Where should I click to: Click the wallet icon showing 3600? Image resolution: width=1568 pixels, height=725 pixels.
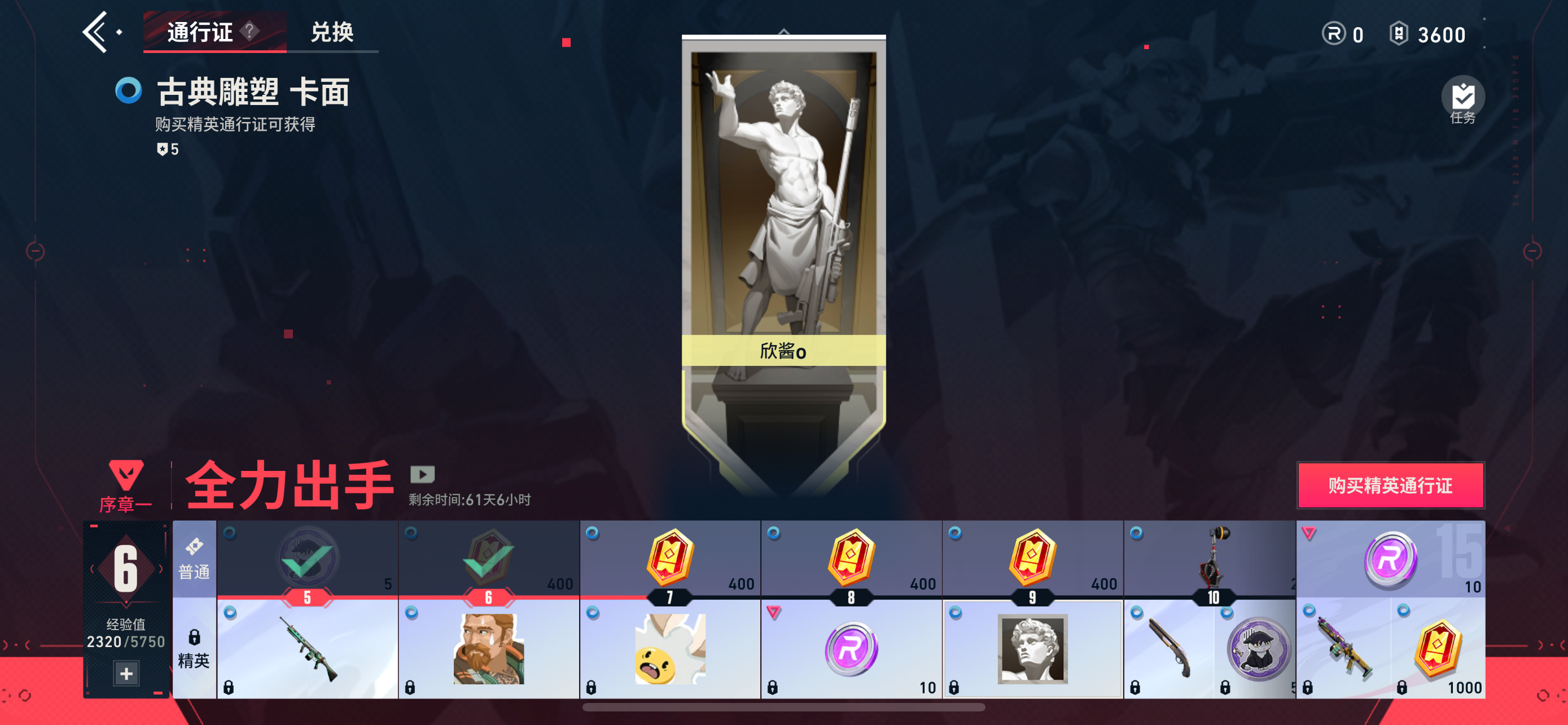tap(1399, 33)
